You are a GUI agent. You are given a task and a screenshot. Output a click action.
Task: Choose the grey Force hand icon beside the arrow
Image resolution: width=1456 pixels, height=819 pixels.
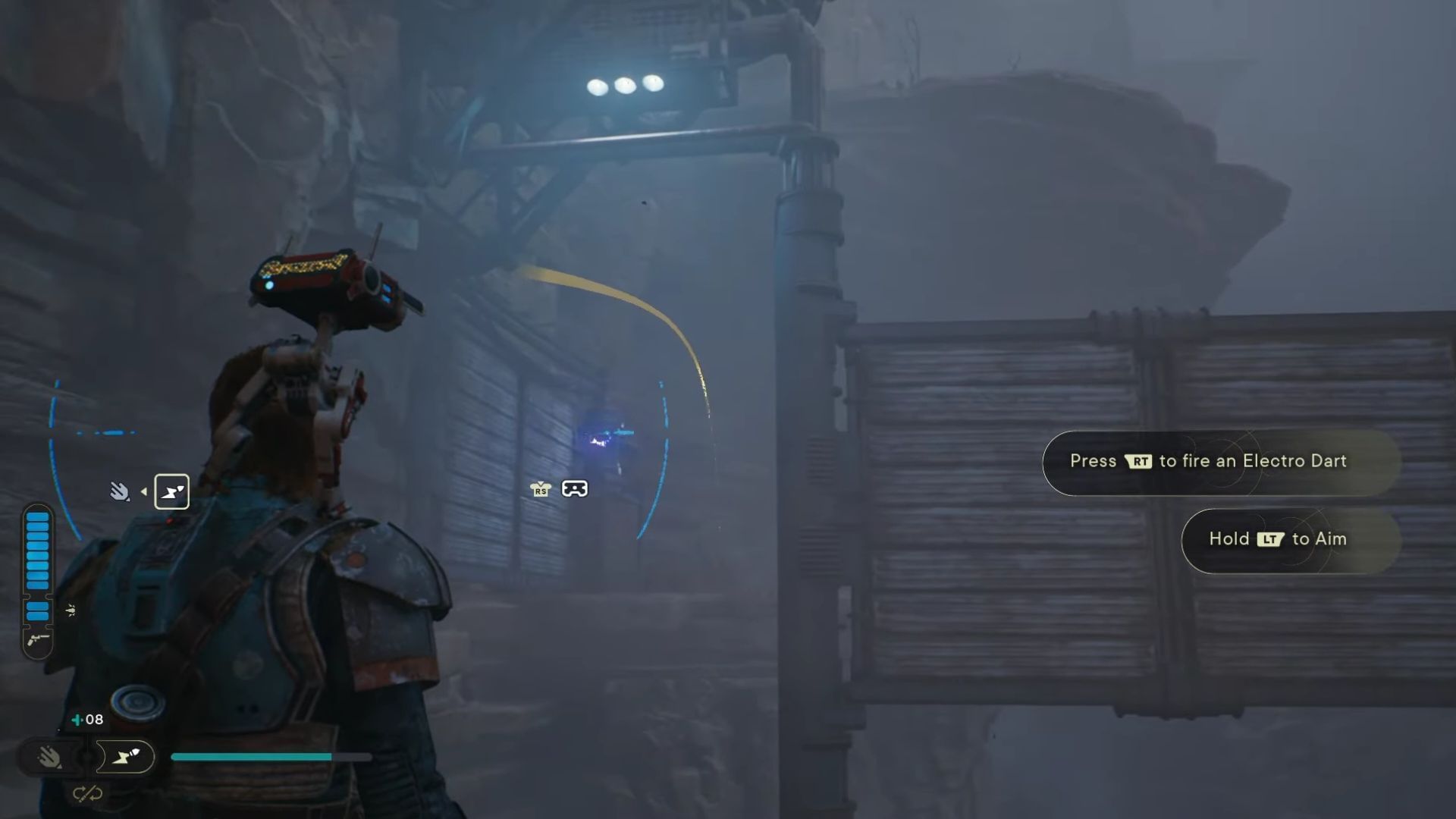[x=119, y=491]
